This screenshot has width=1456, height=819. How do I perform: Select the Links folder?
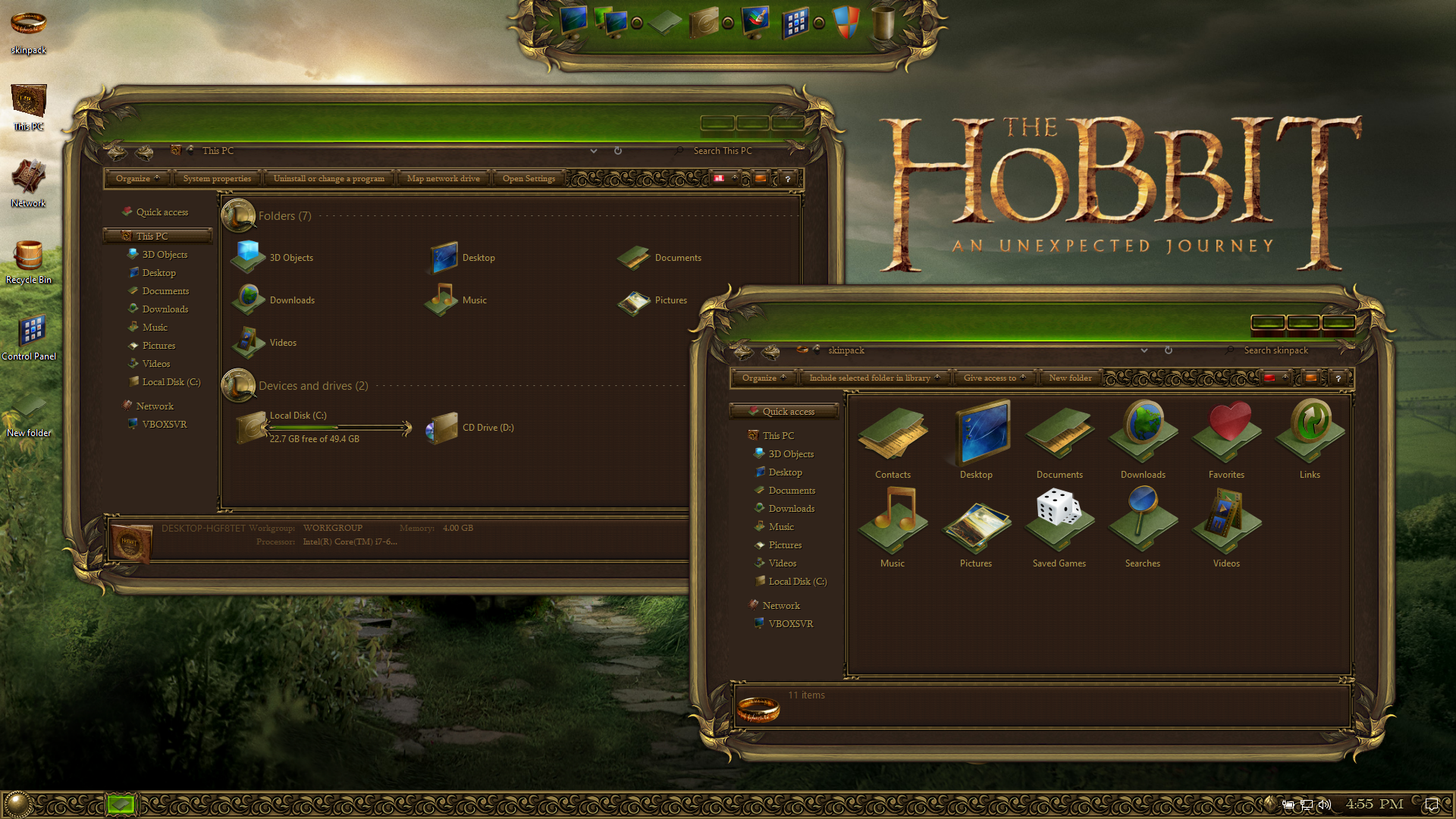coord(1310,441)
